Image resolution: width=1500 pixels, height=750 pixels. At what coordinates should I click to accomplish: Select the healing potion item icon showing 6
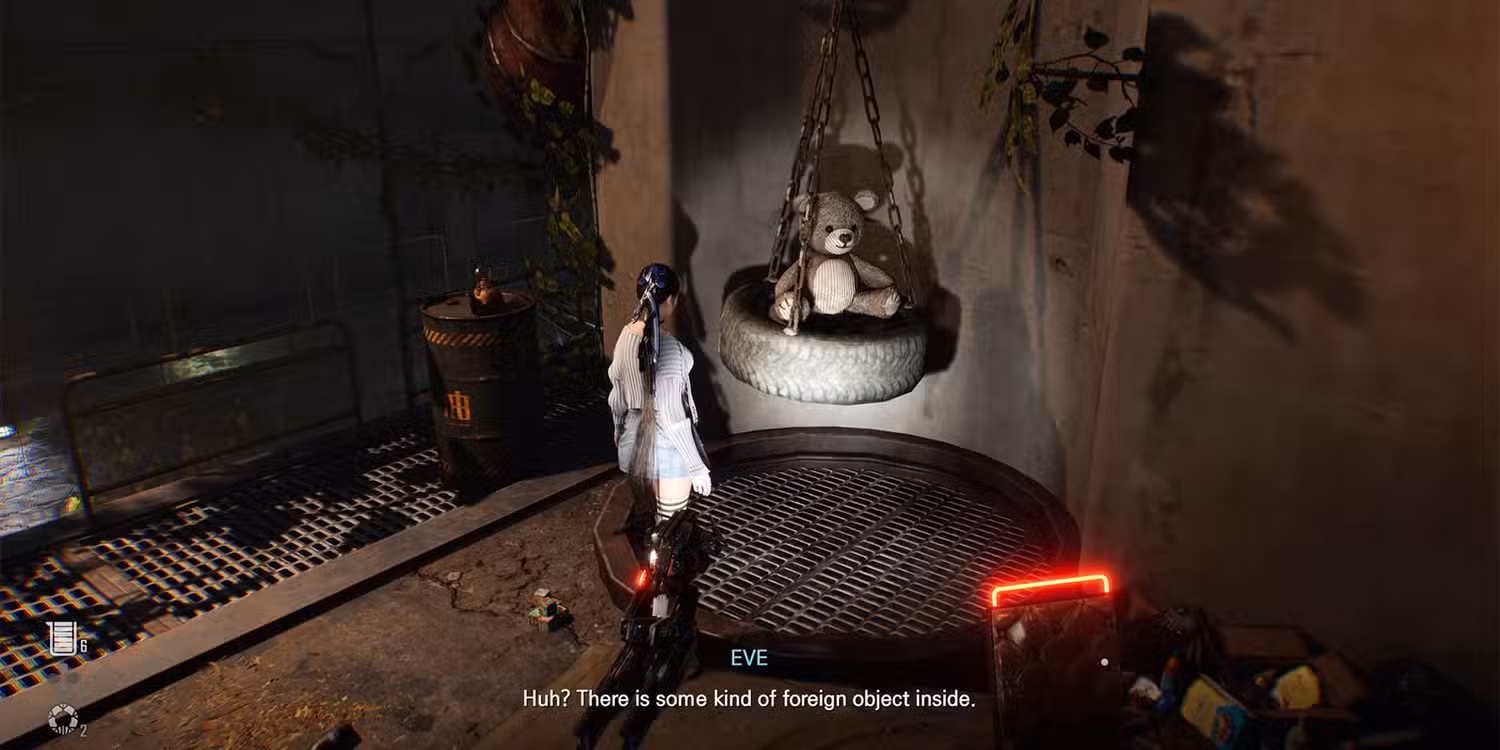click(x=62, y=636)
